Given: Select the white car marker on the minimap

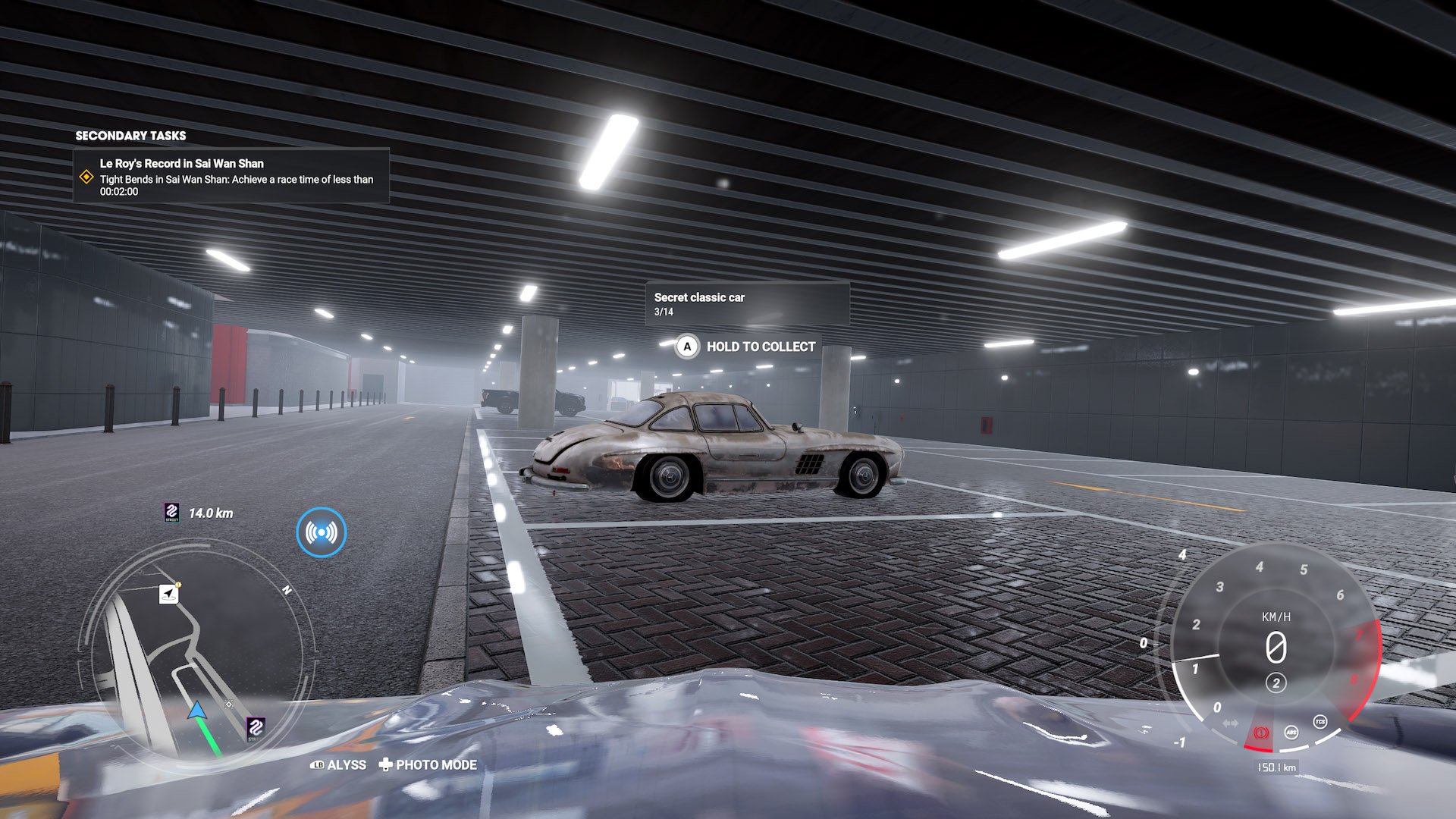Looking at the screenshot, I should coord(169,594).
